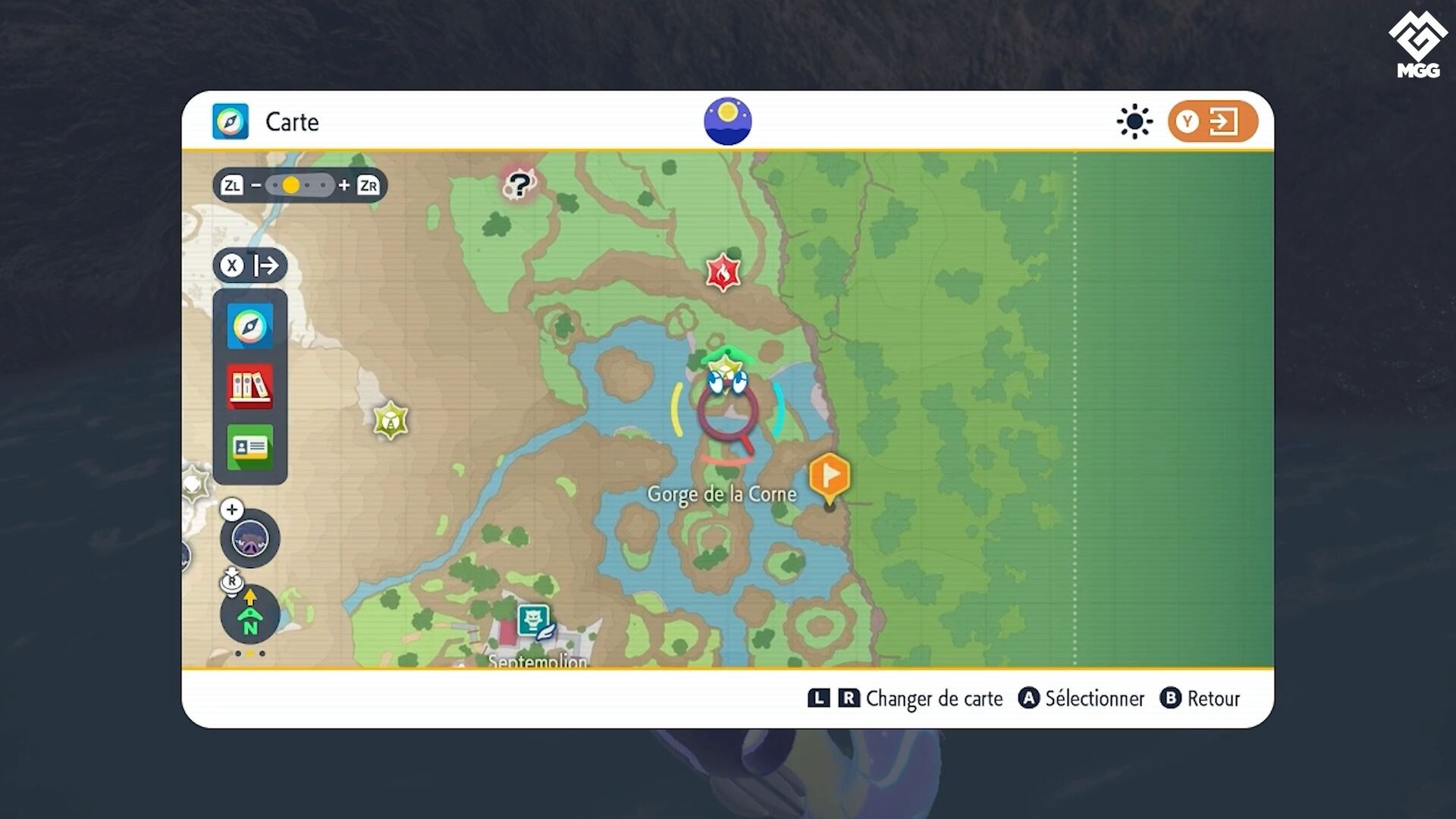Toggle the north orientation compass button

click(x=249, y=615)
